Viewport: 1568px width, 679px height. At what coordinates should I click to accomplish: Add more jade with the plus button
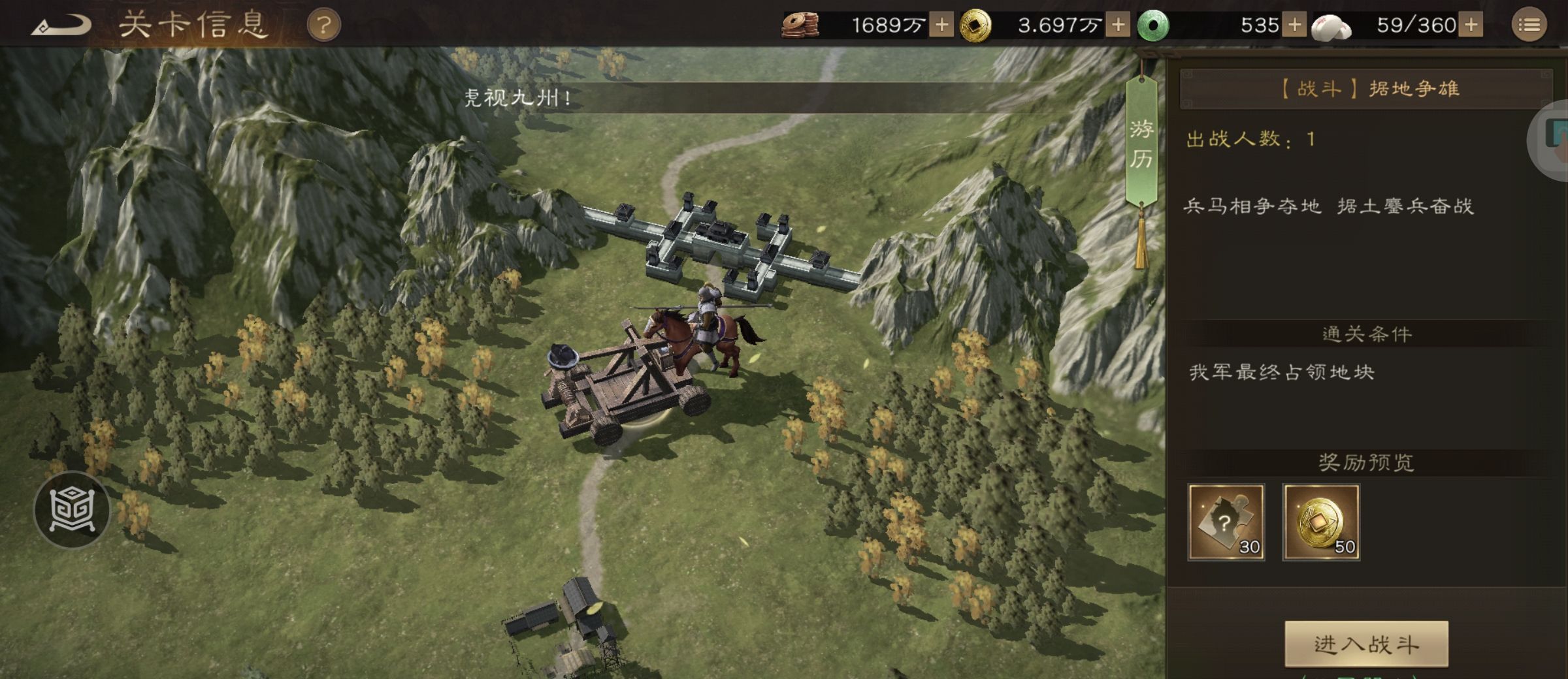(x=1294, y=25)
